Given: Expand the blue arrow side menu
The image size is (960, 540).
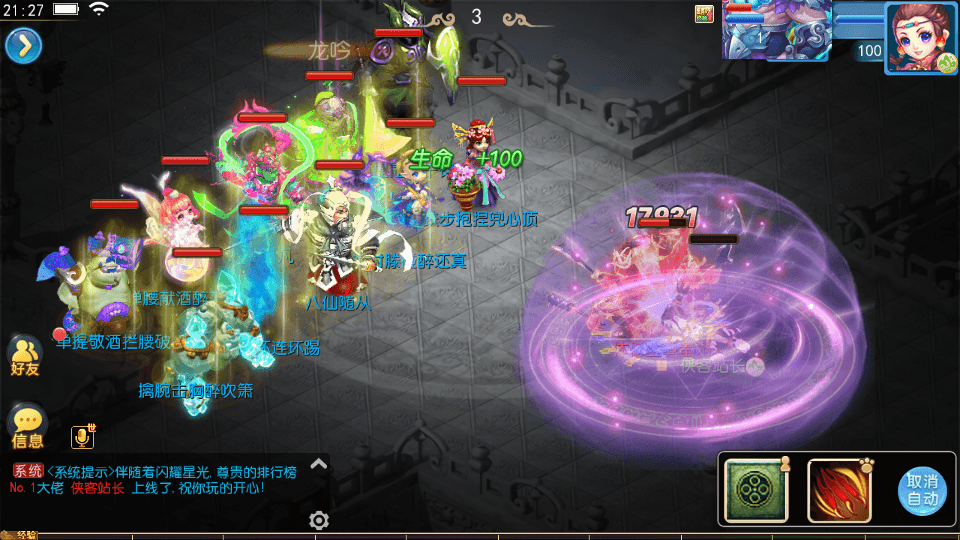Looking at the screenshot, I should click(23, 45).
